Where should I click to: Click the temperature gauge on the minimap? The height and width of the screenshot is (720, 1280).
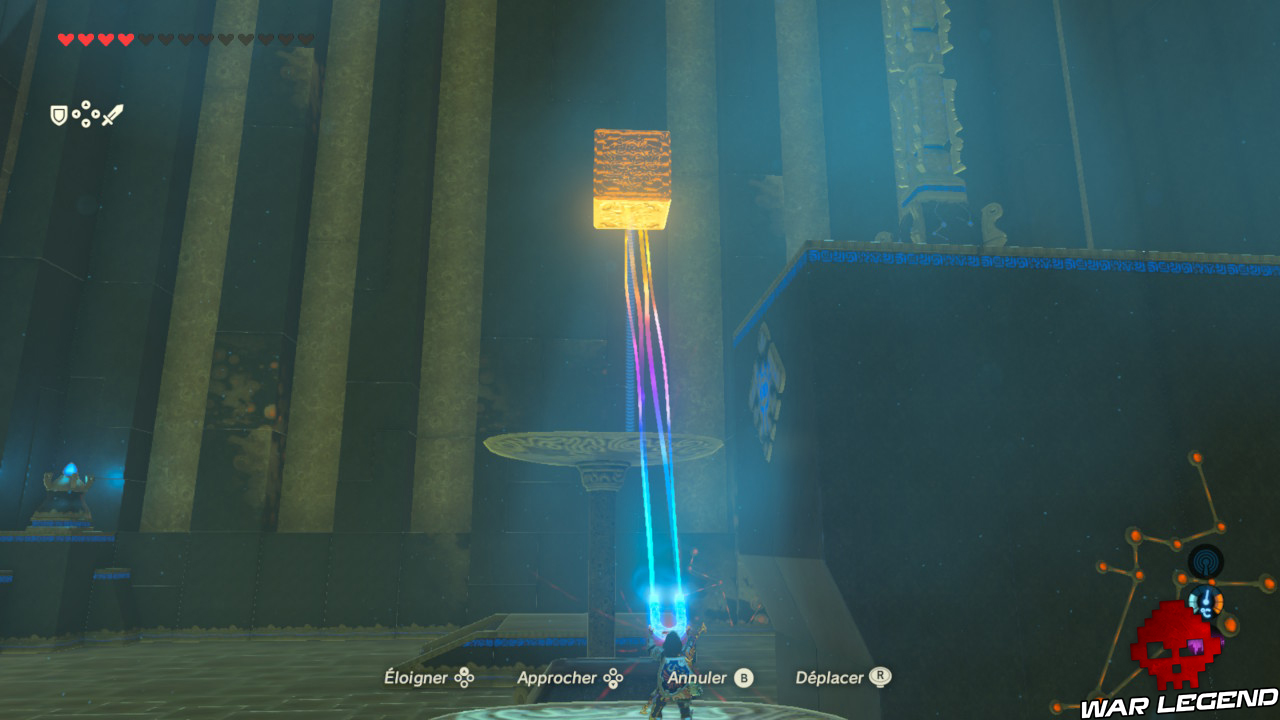point(1204,602)
